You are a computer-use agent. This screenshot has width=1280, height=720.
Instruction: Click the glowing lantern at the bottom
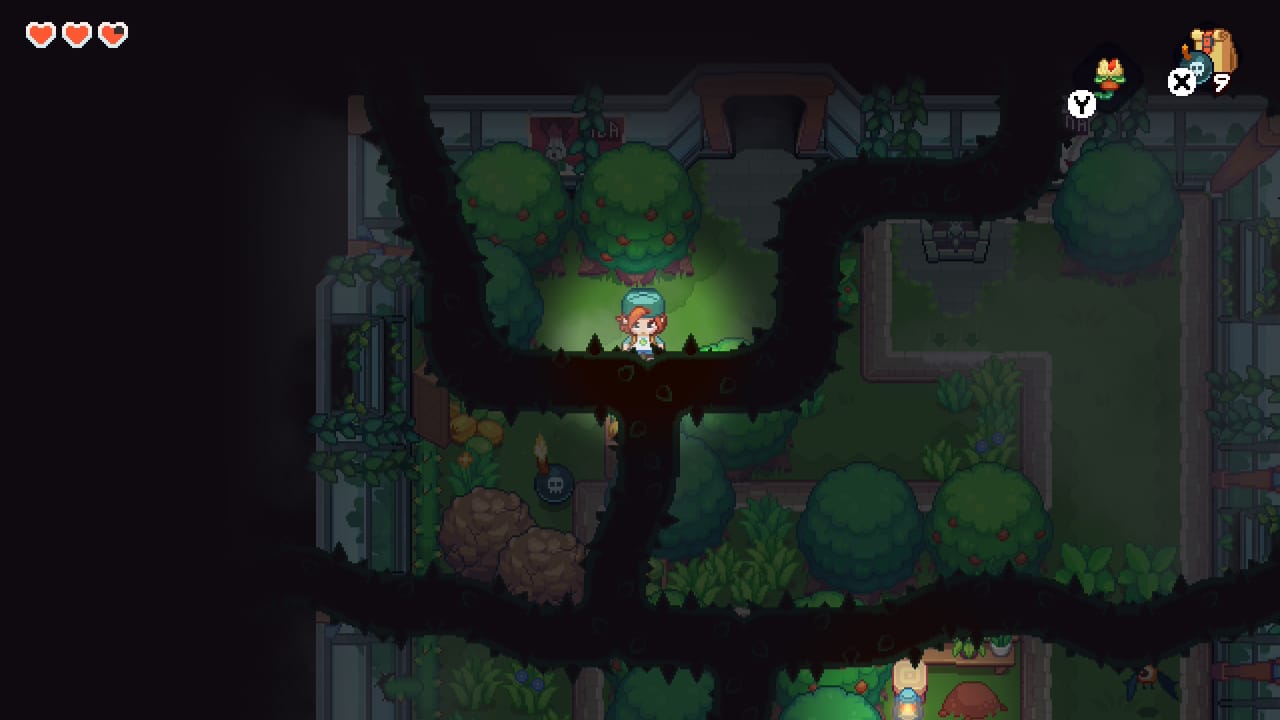906,703
